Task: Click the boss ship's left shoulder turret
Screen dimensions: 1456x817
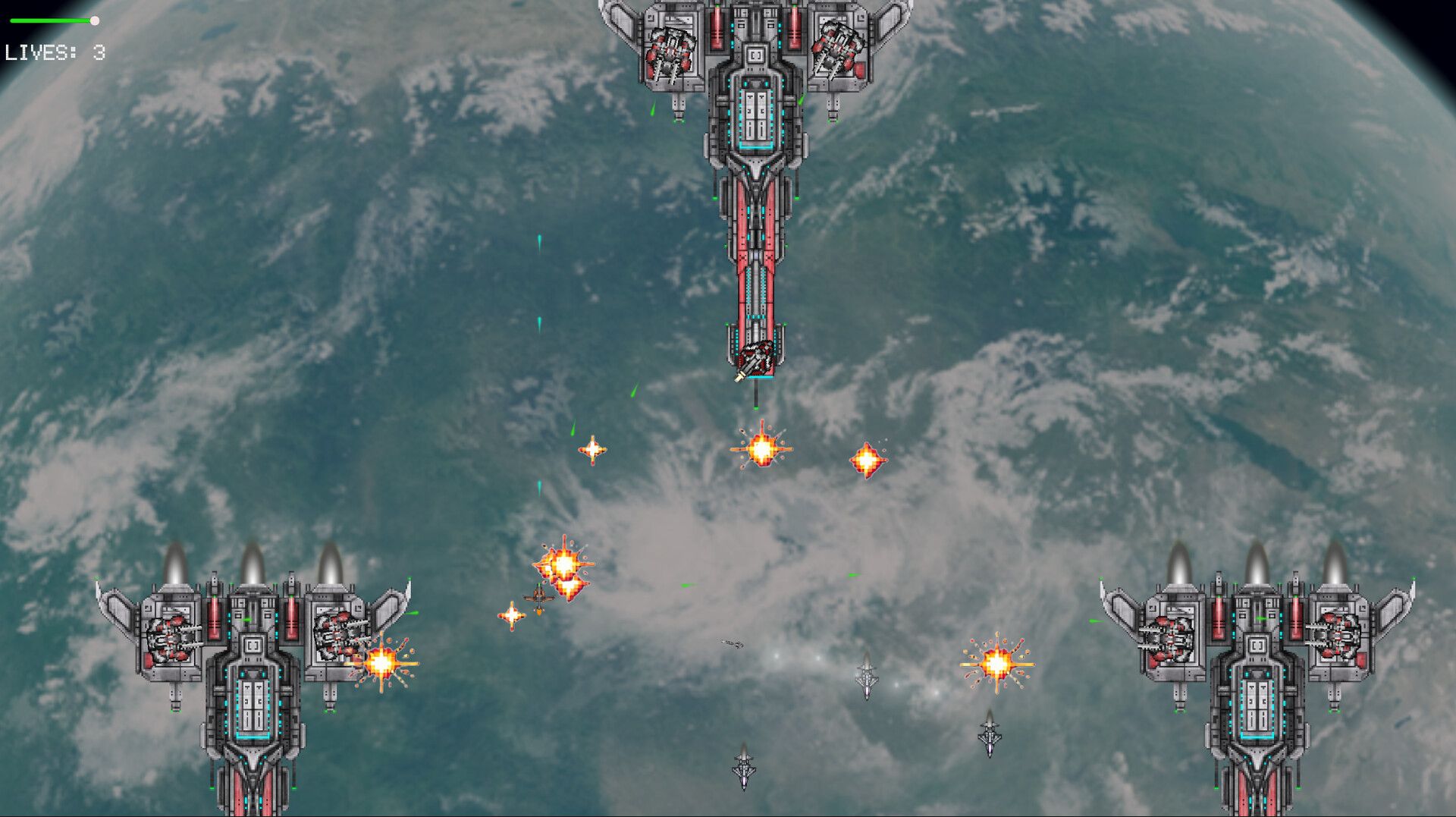Action: 669,53
